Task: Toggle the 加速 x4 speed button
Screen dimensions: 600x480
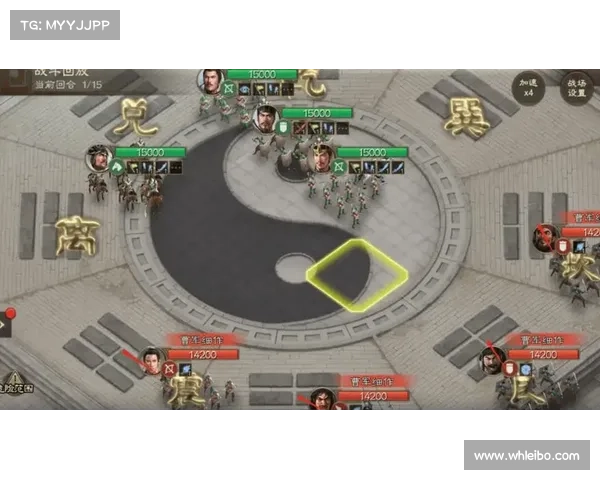Action: 529,86
